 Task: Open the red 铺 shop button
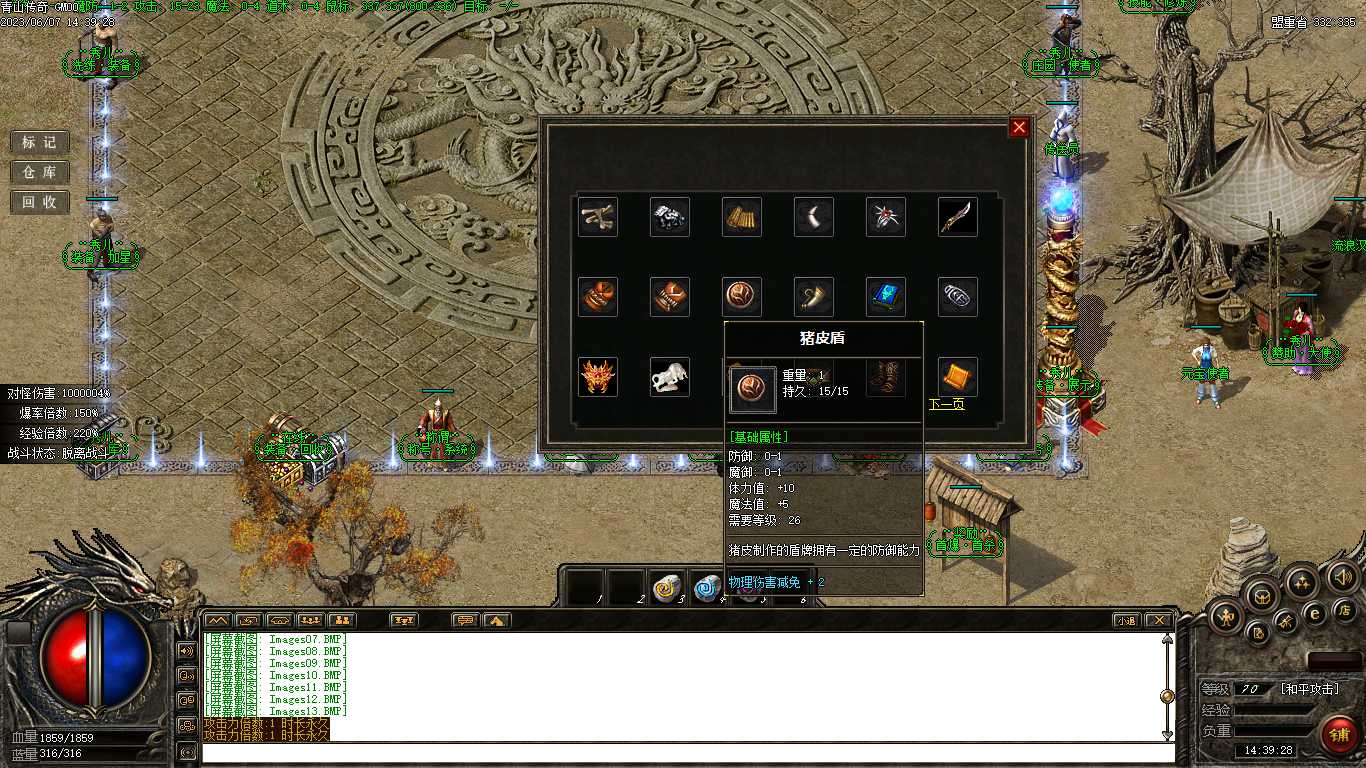(1338, 735)
